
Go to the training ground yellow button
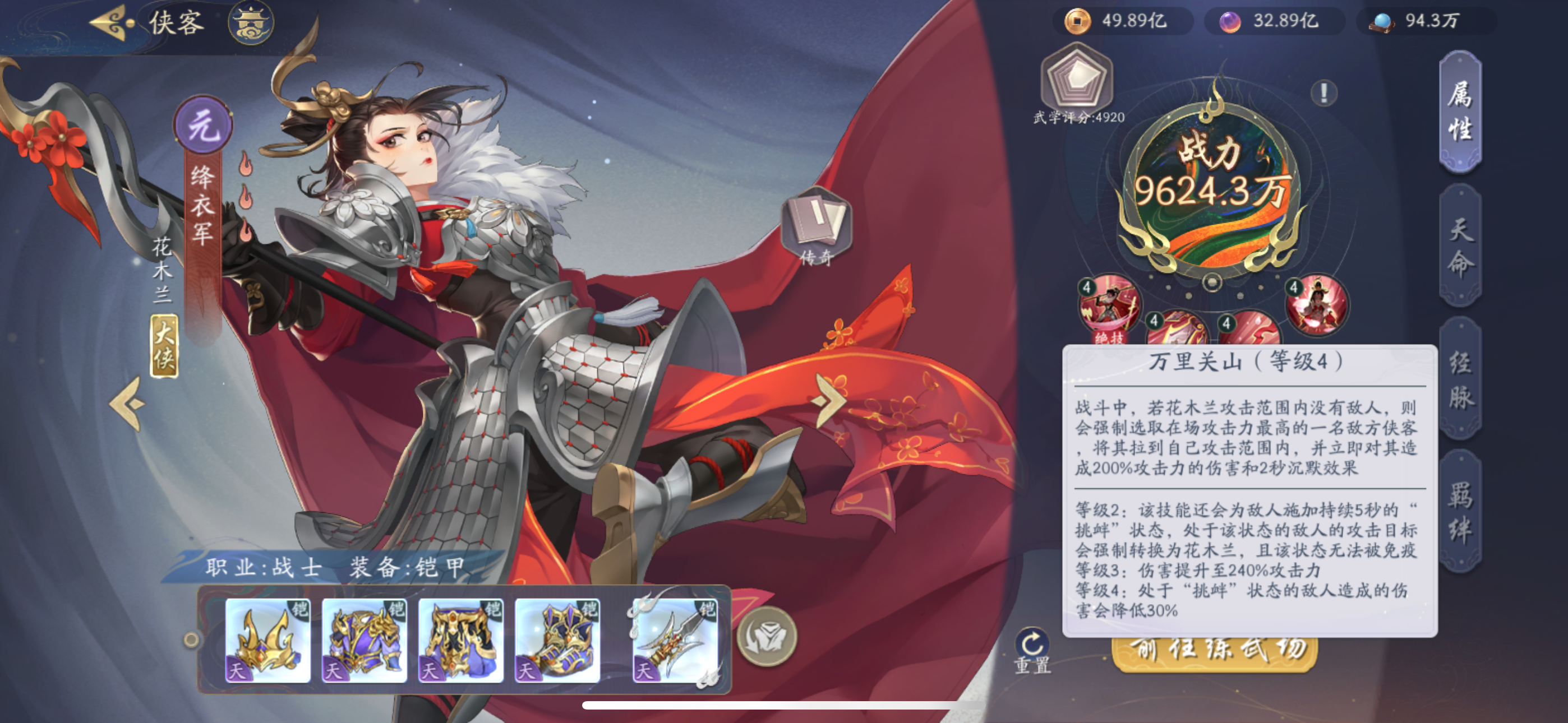pyautogui.click(x=1214, y=652)
